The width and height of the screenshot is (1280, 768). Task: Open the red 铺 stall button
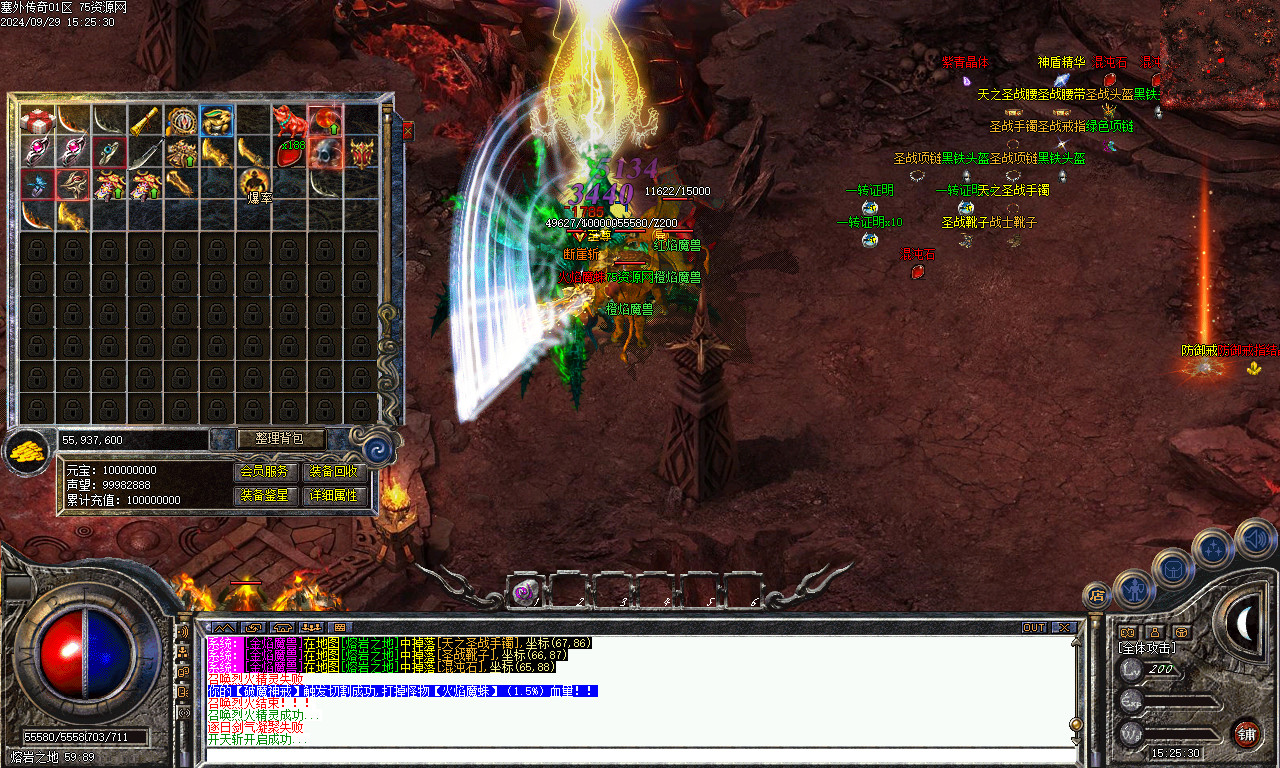[x=1246, y=733]
